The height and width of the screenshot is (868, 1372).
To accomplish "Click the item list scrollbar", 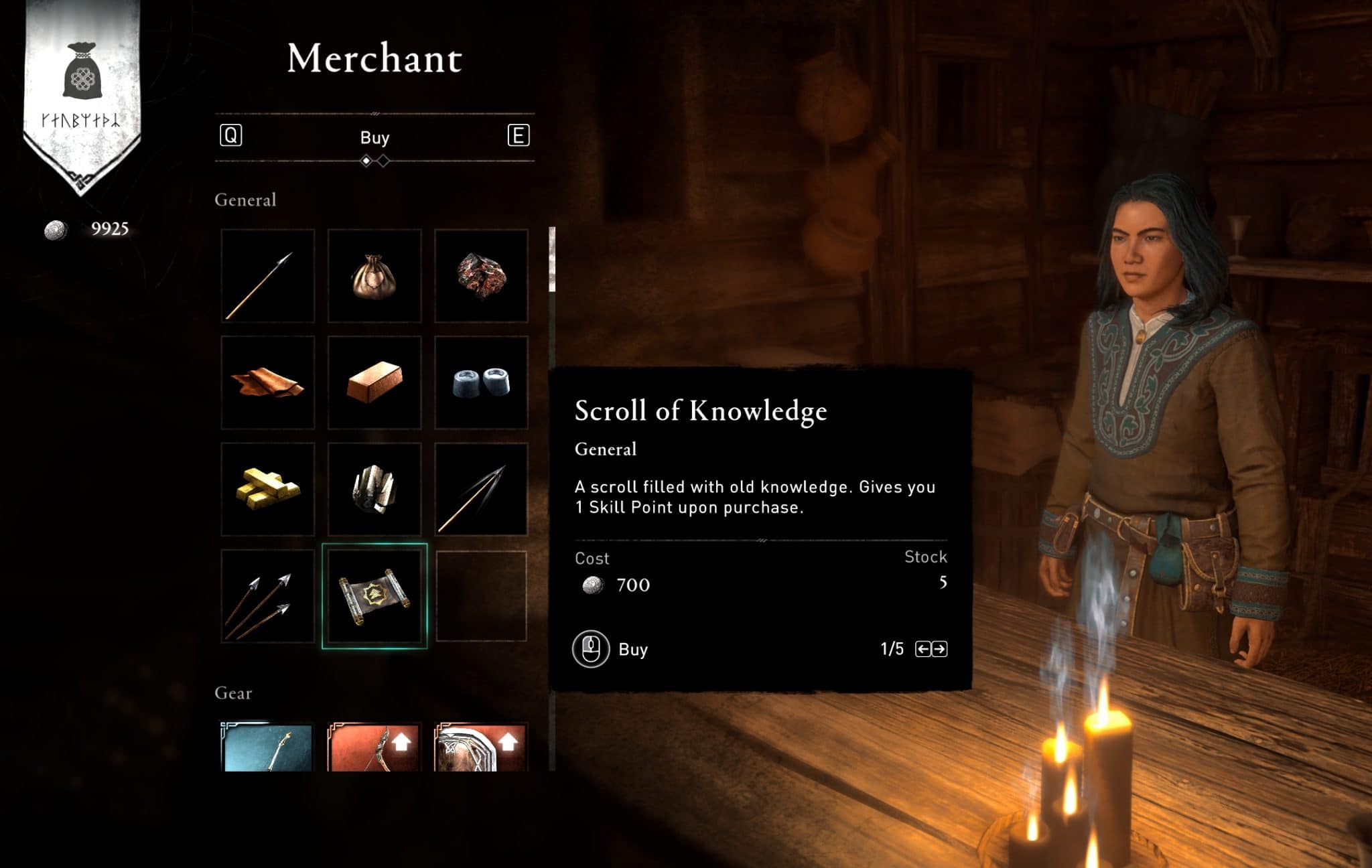I will pyautogui.click(x=552, y=260).
